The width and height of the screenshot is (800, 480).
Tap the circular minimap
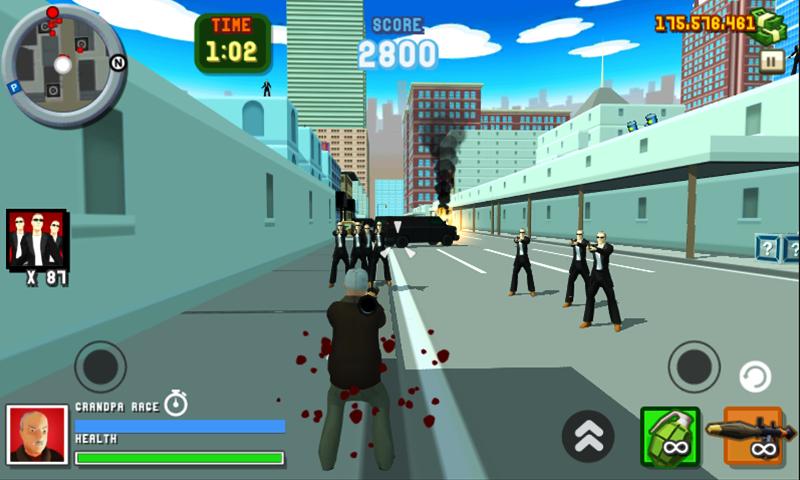tap(63, 63)
